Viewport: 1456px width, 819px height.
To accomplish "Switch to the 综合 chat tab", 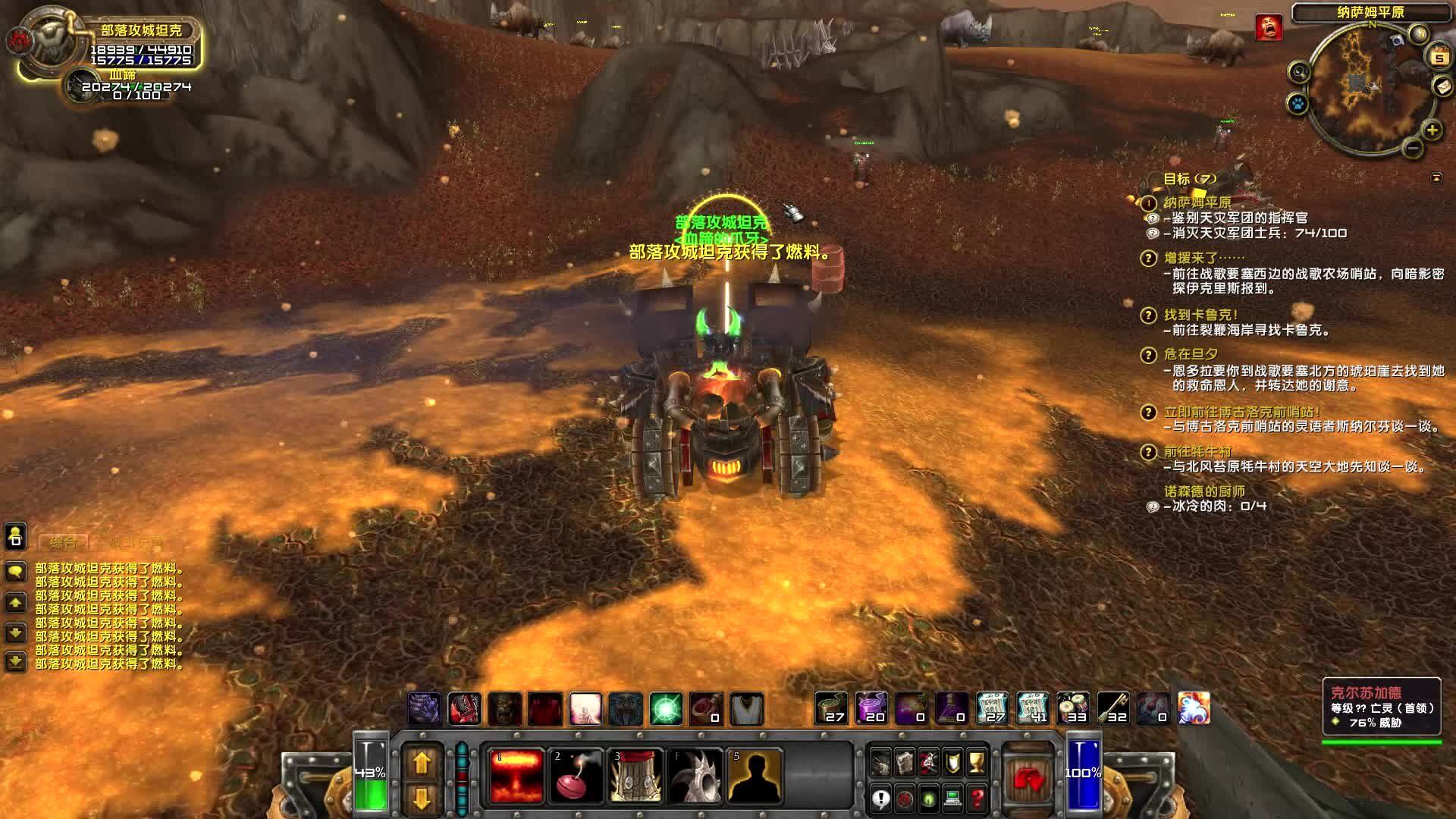I will point(64,543).
